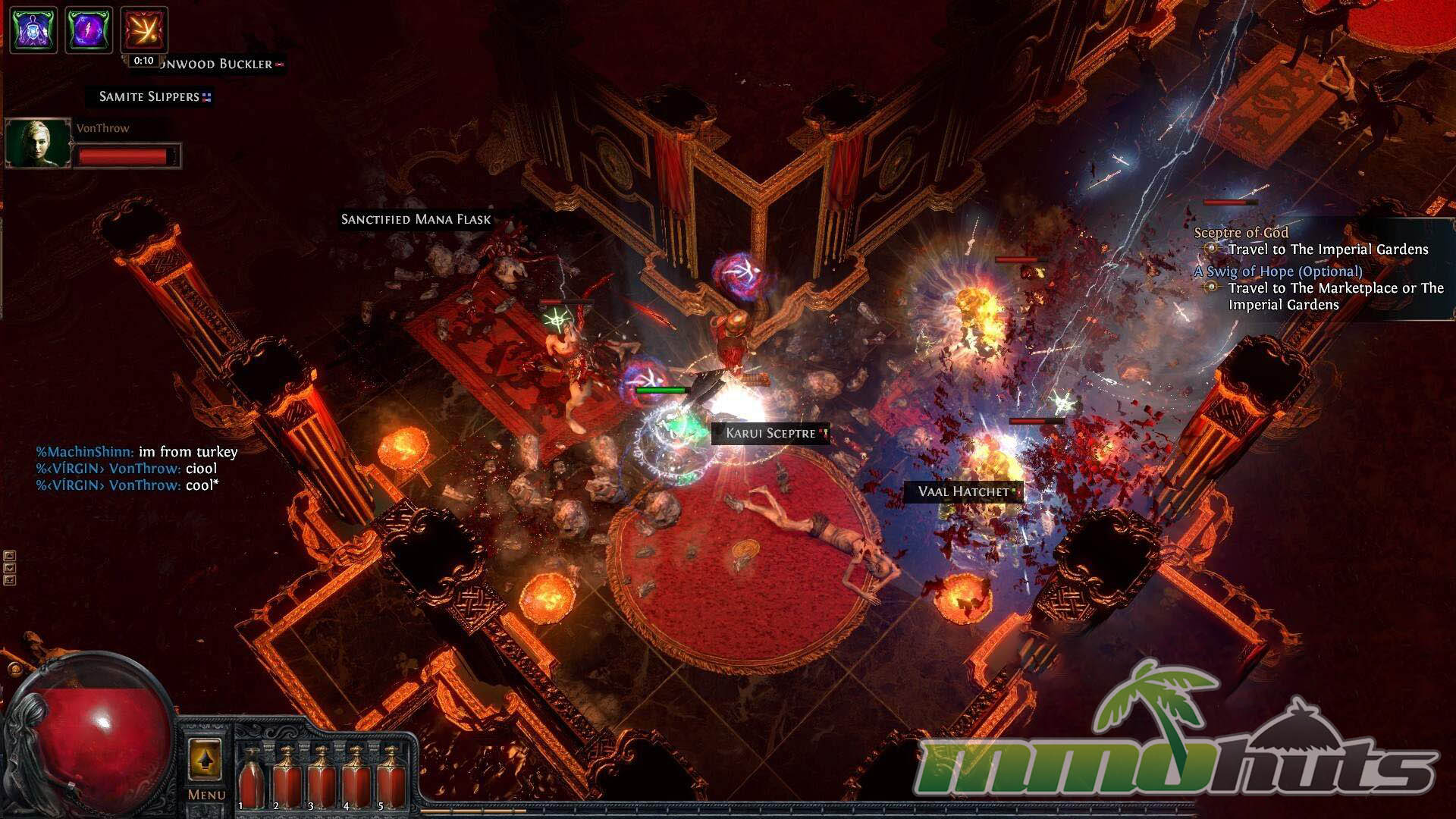This screenshot has width=1456, height=819.
Task: Pick up the Ironwood Buckler item label
Action: (216, 64)
